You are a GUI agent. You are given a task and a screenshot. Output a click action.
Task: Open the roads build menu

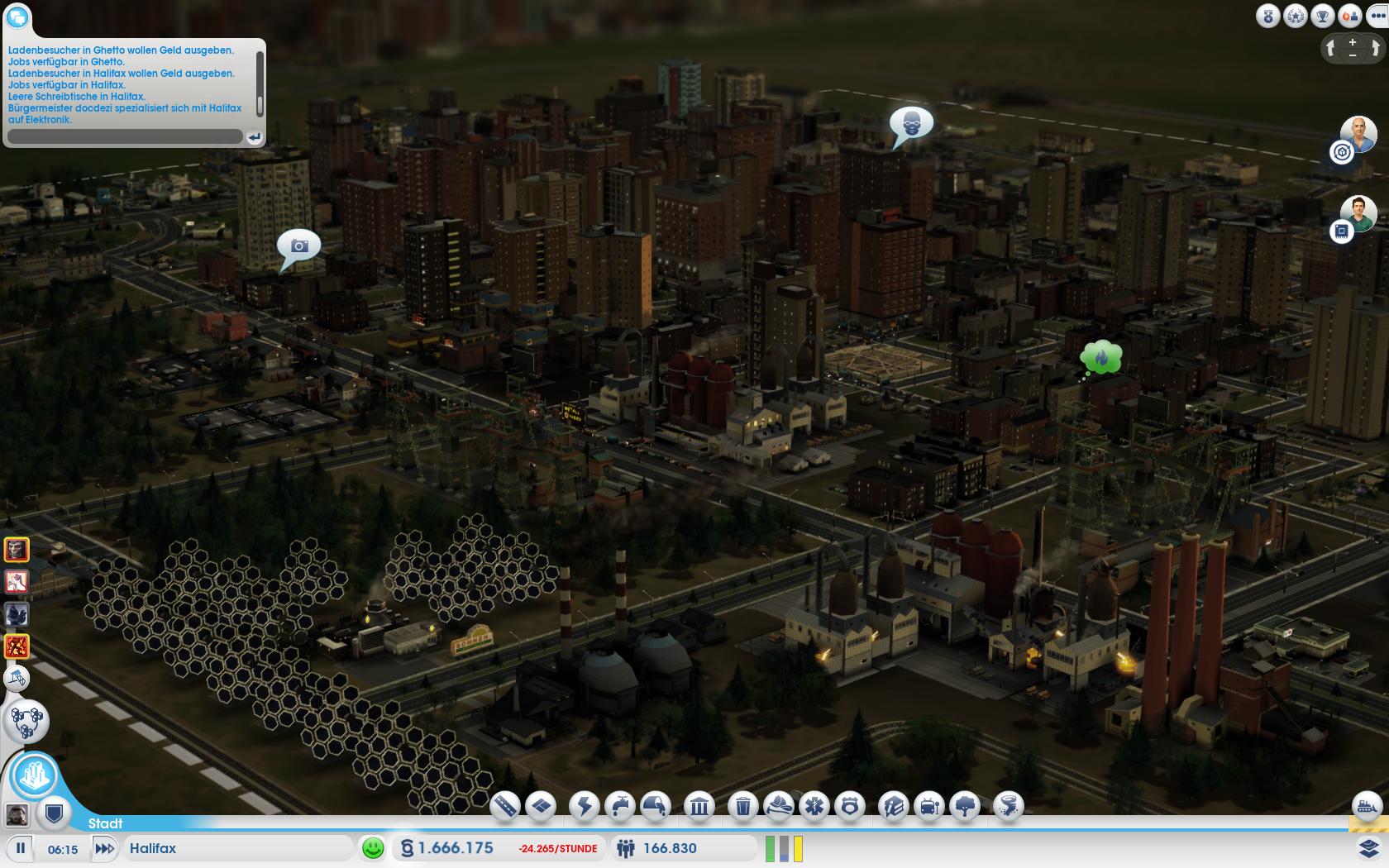point(504,805)
